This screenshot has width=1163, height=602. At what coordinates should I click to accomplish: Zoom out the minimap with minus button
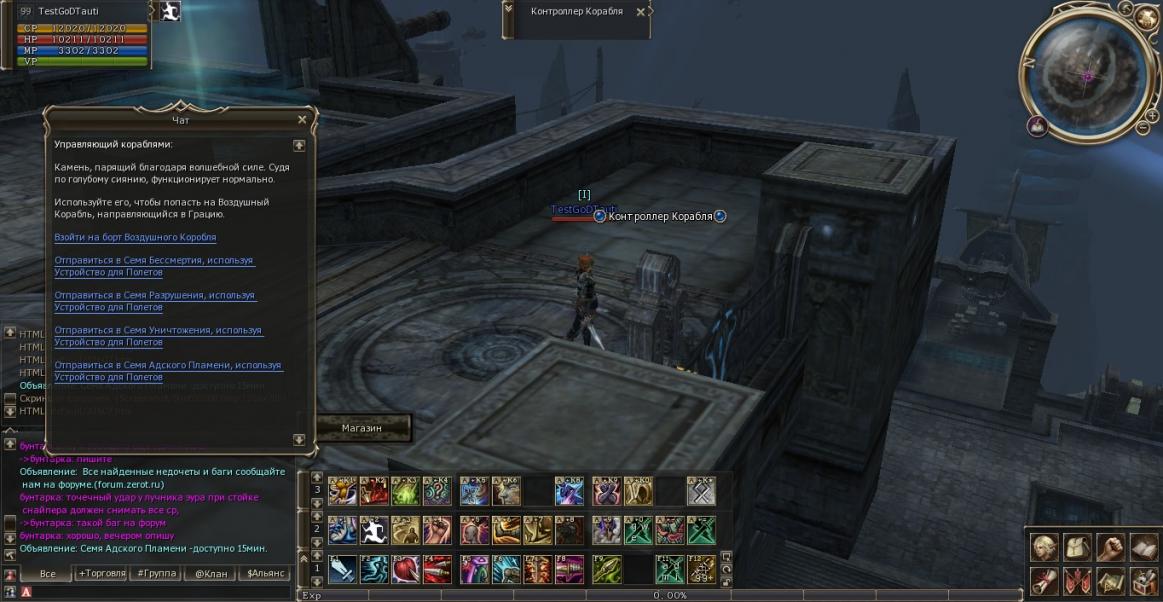point(1143,127)
